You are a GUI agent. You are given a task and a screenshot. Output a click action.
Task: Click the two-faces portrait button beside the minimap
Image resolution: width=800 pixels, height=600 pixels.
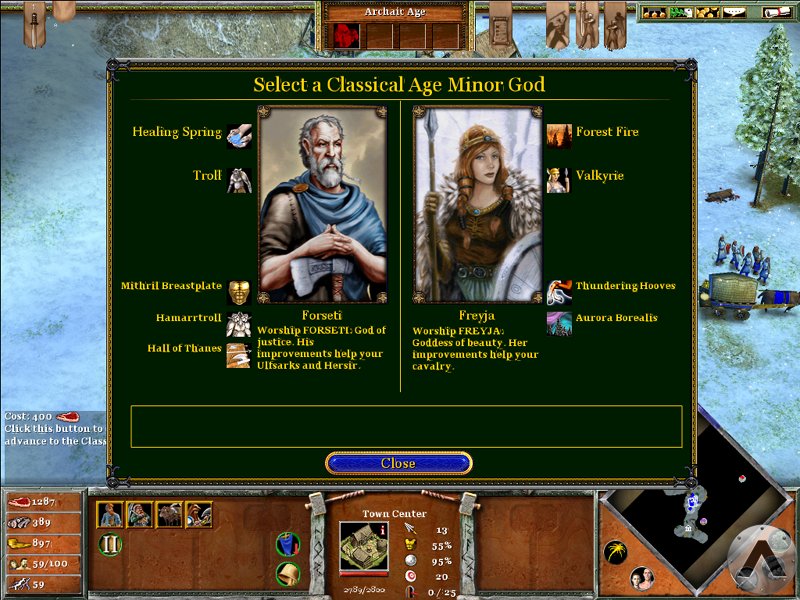pyautogui.click(x=643, y=578)
